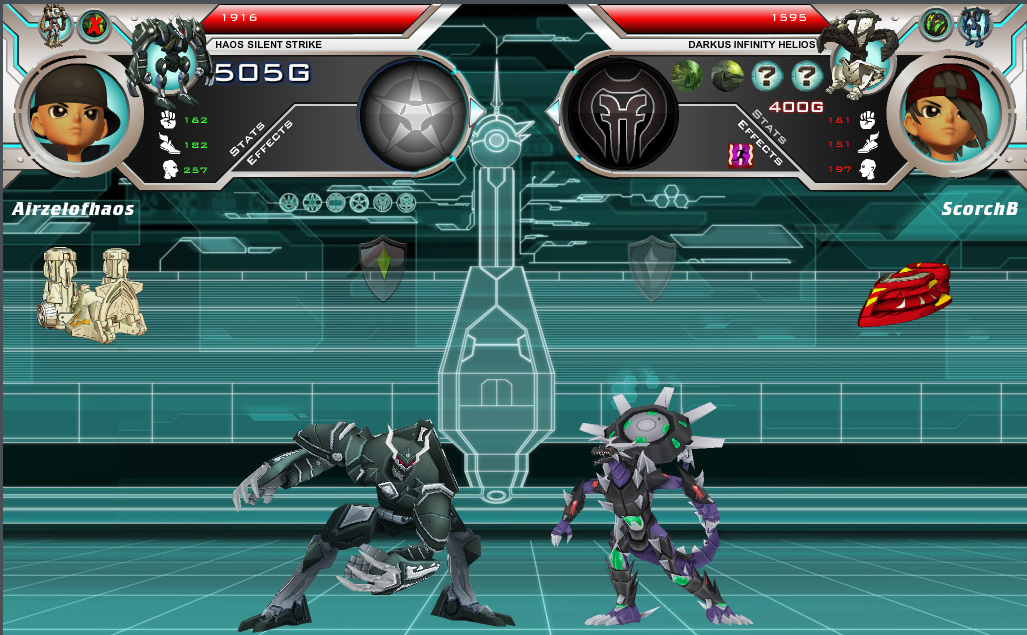
Task: Click the fist power stat icon
Action: pyautogui.click(x=168, y=120)
